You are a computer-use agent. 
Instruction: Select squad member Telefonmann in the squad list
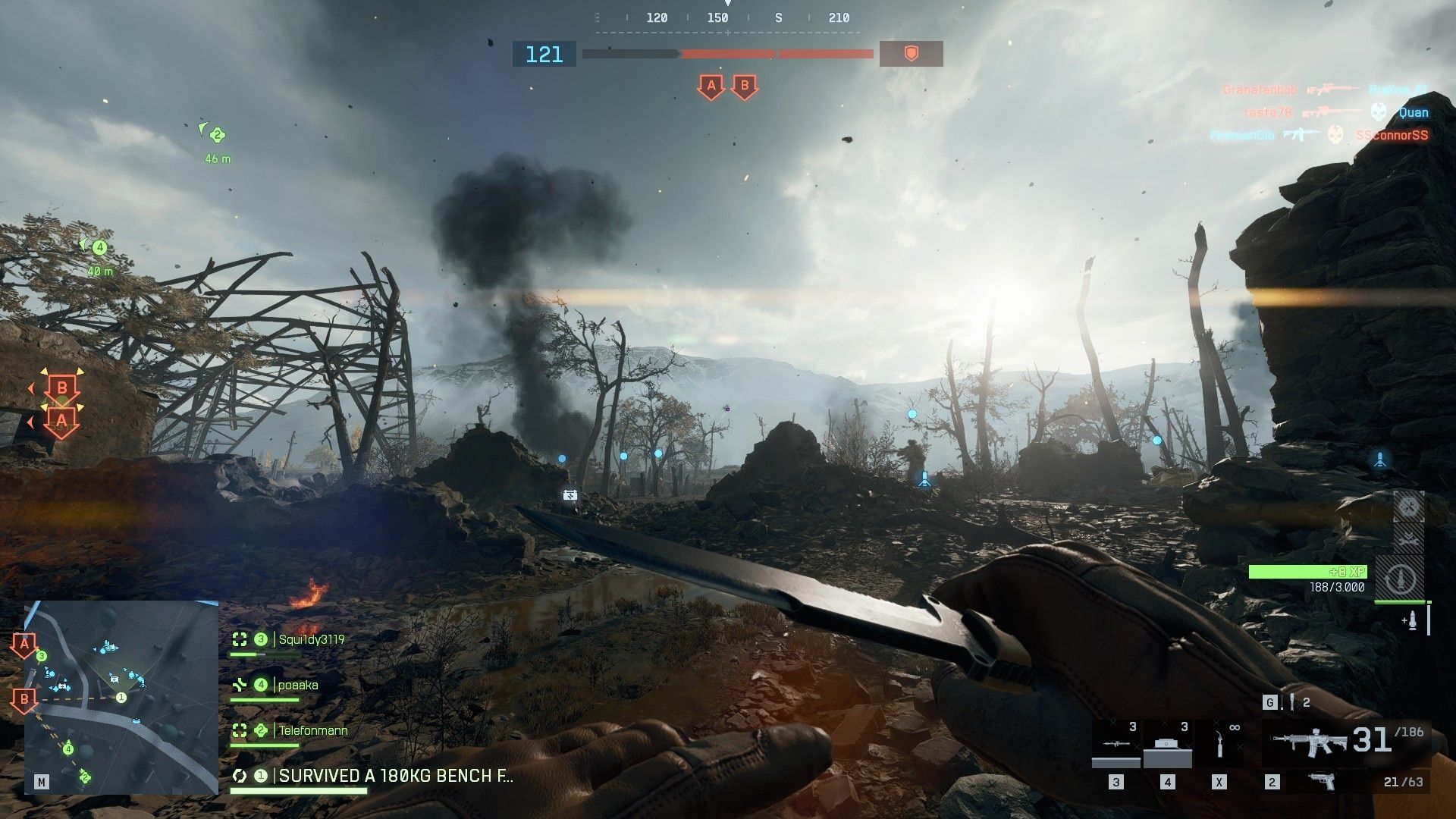[311, 730]
